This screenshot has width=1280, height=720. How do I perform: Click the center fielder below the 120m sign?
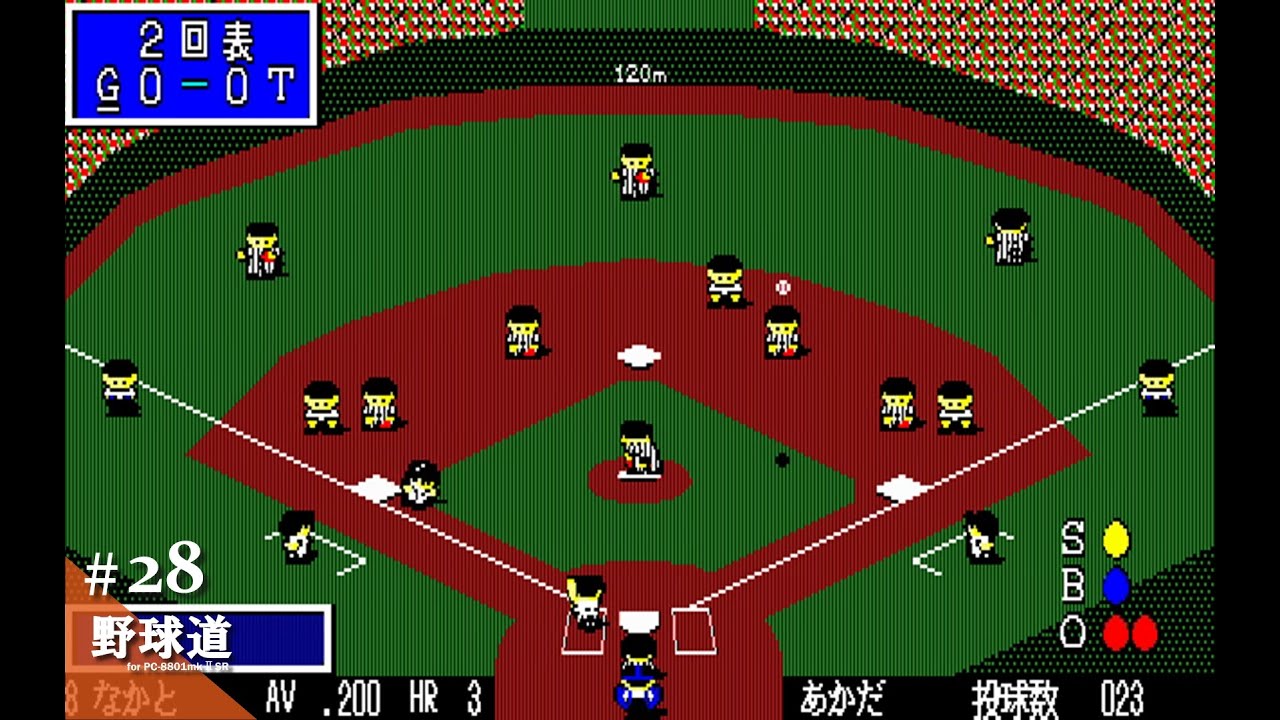tap(636, 170)
